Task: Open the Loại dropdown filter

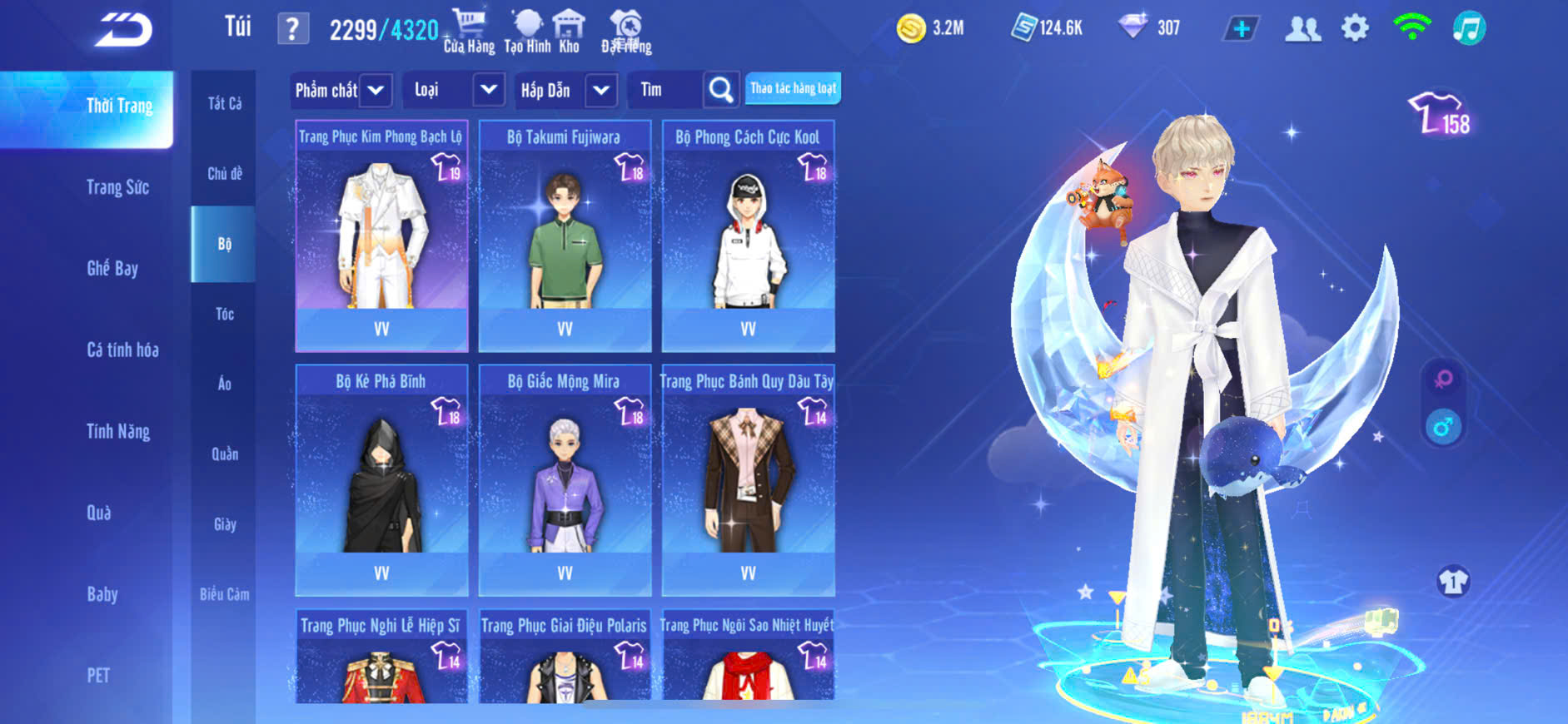Action: [488, 90]
